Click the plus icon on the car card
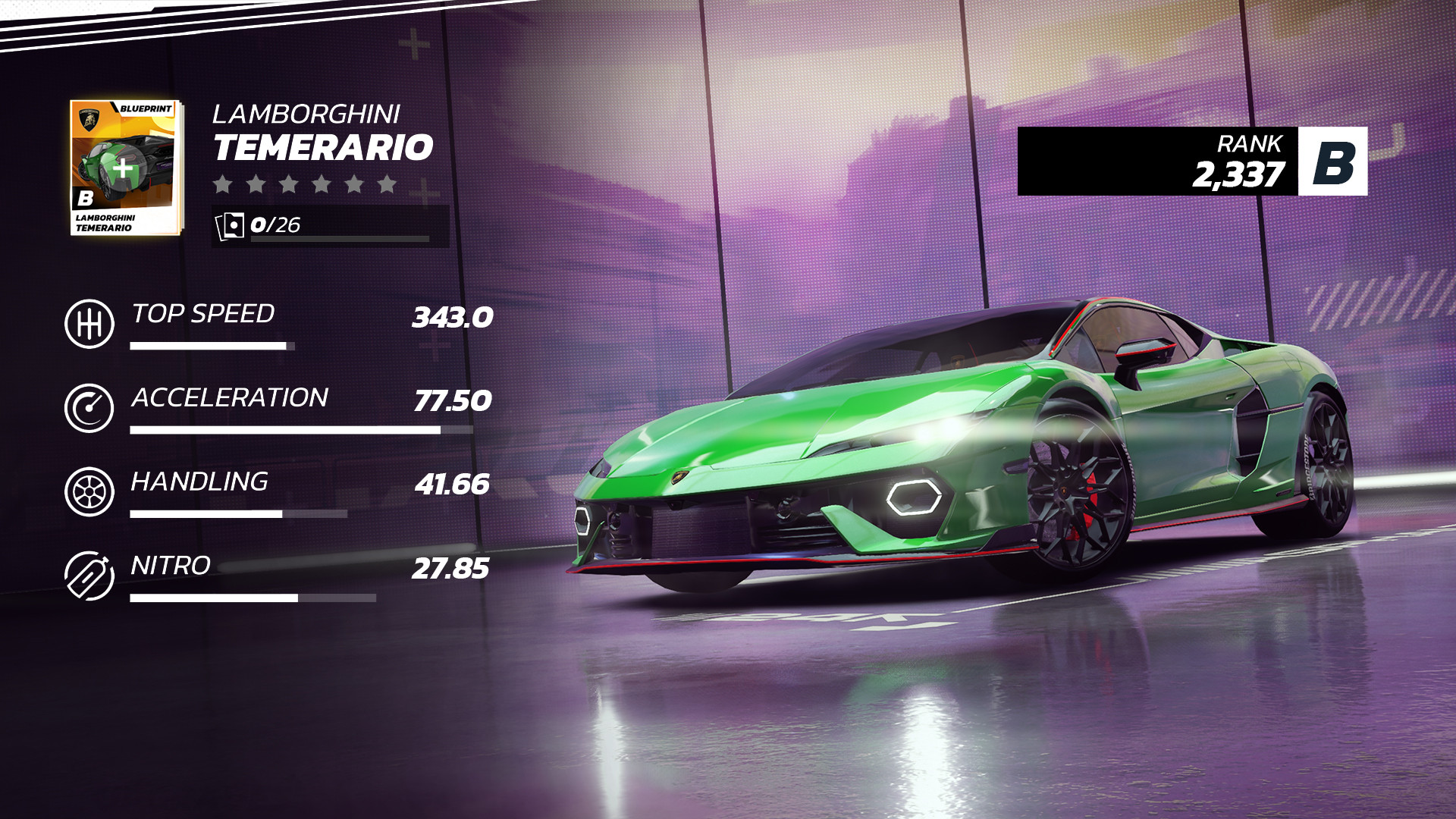Screen dimensions: 1456x819 [x=122, y=169]
